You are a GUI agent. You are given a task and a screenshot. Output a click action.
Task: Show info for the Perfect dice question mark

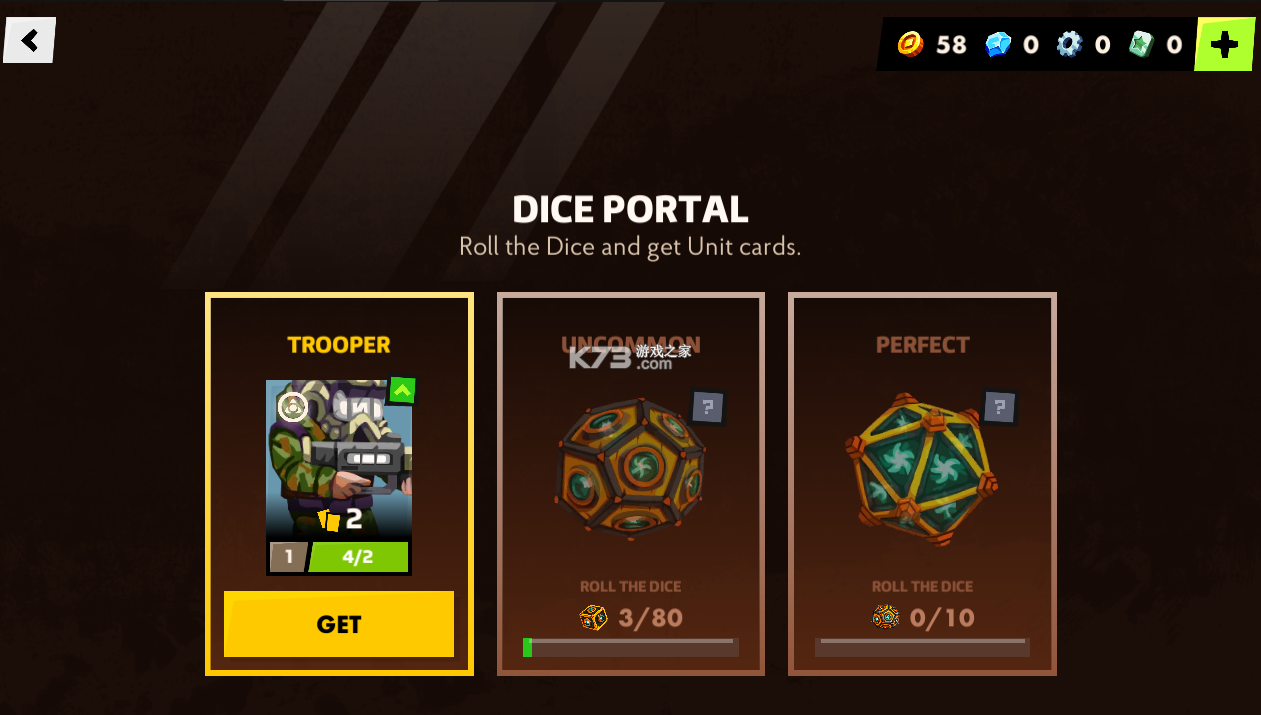click(999, 407)
